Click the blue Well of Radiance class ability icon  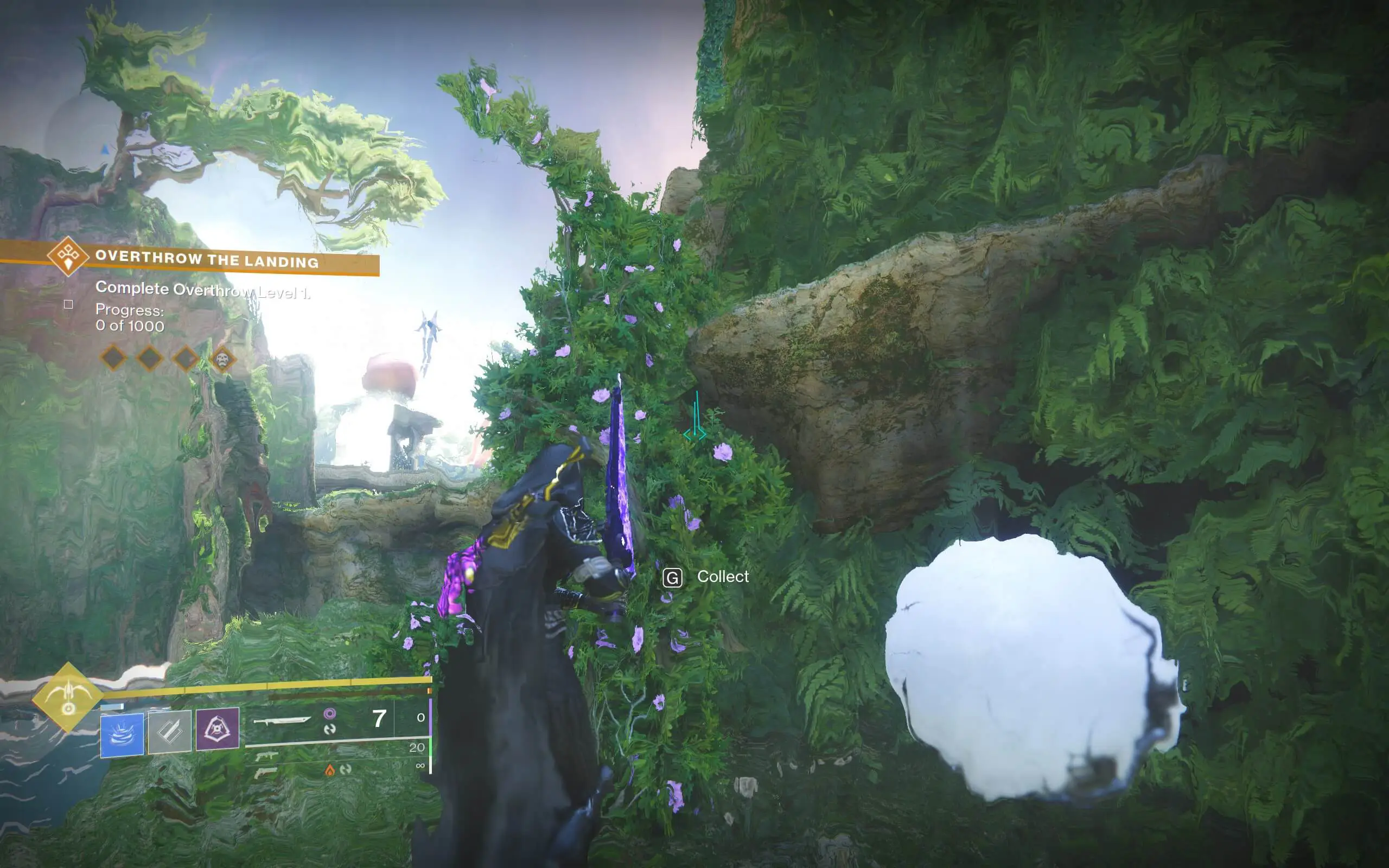[122, 736]
